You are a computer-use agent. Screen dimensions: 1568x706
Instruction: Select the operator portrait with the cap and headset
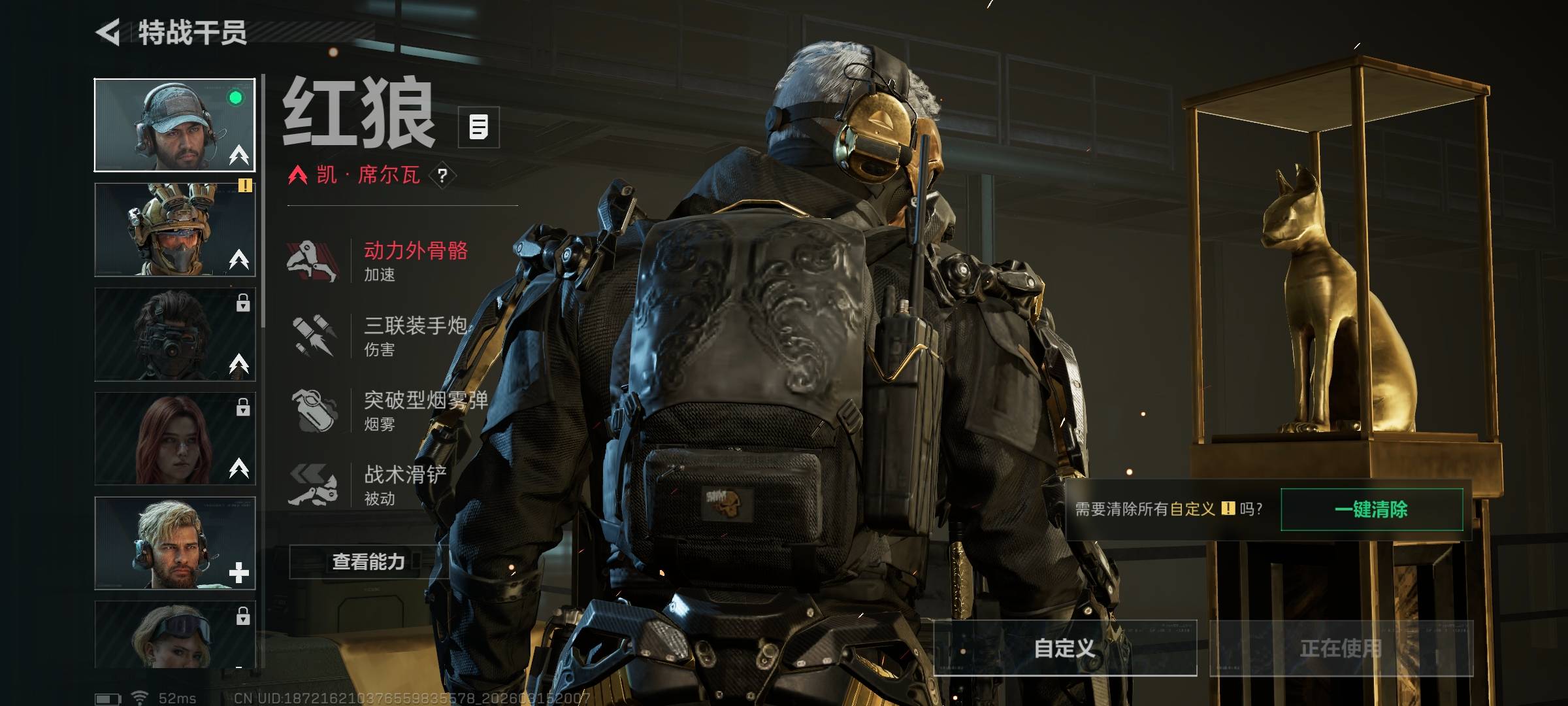[x=174, y=125]
